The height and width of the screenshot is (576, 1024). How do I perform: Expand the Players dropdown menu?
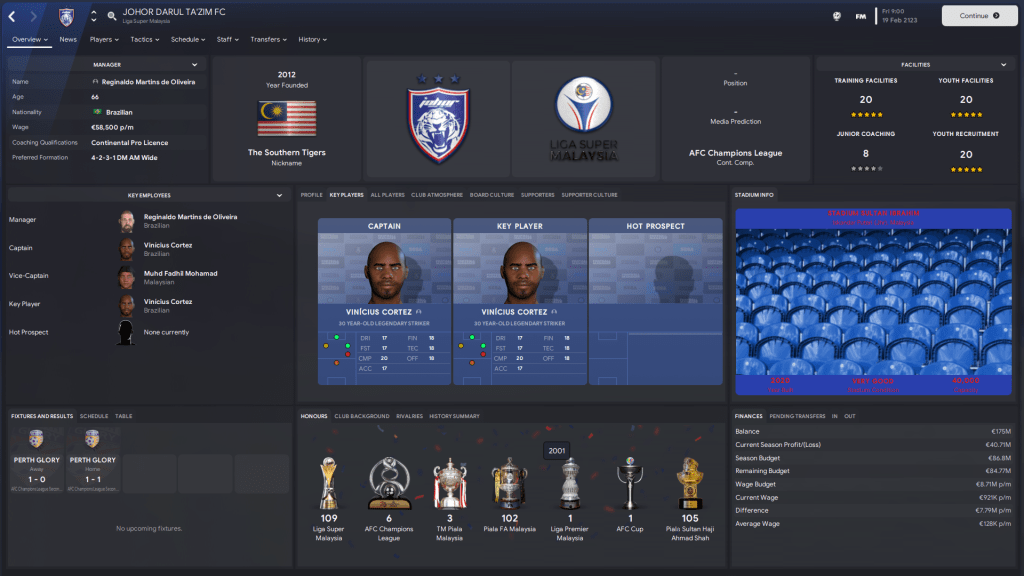coord(104,39)
